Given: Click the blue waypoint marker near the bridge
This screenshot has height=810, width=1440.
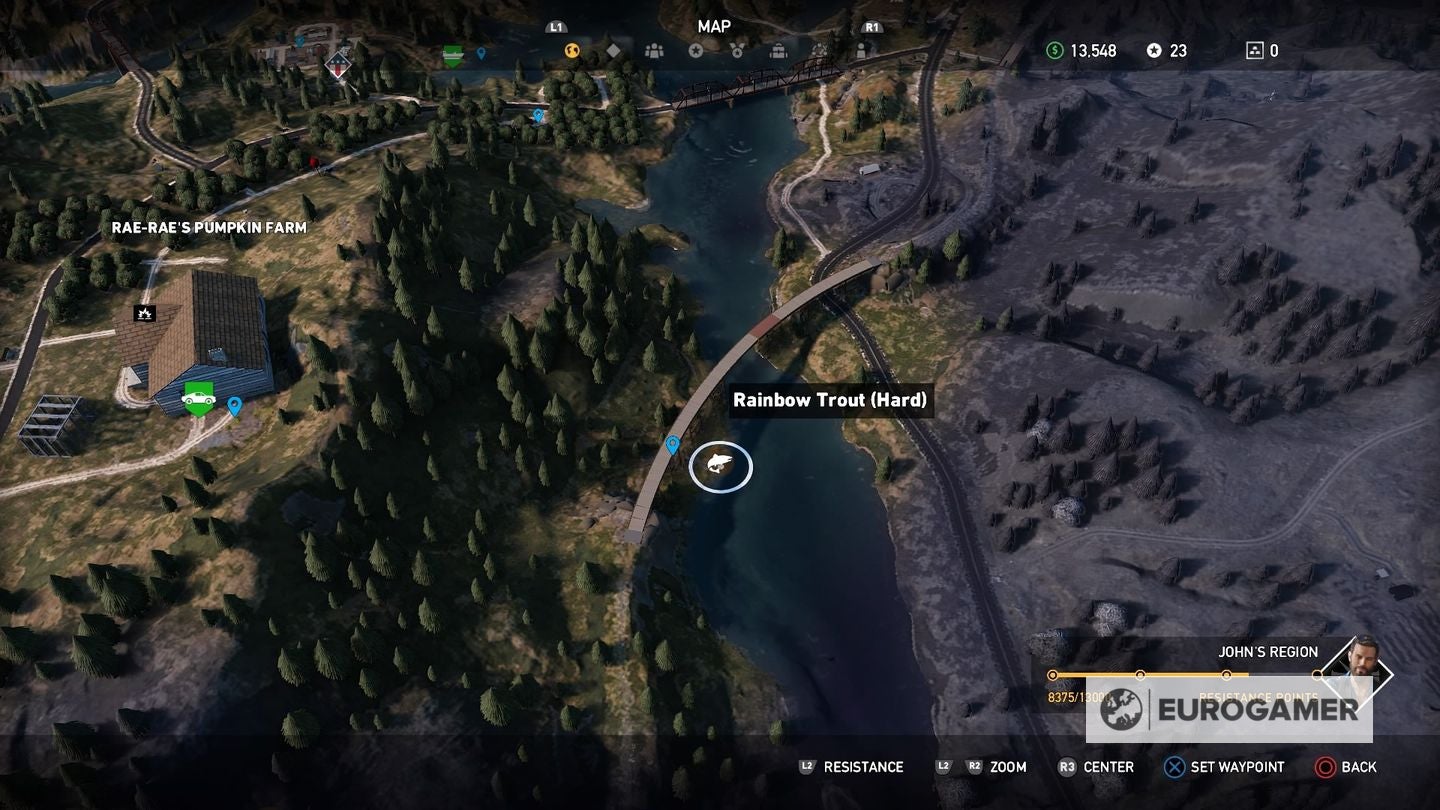Looking at the screenshot, I should [672, 444].
